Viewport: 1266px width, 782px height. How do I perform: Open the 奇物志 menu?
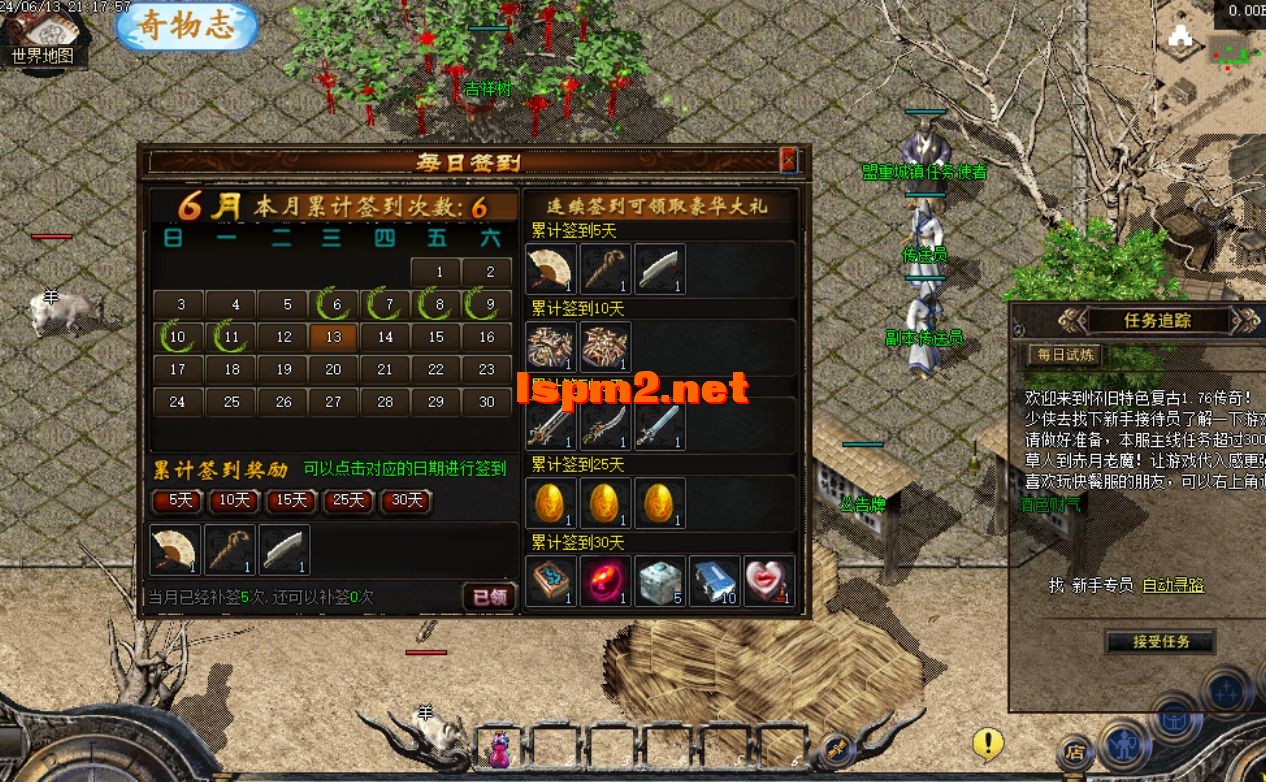tap(187, 27)
